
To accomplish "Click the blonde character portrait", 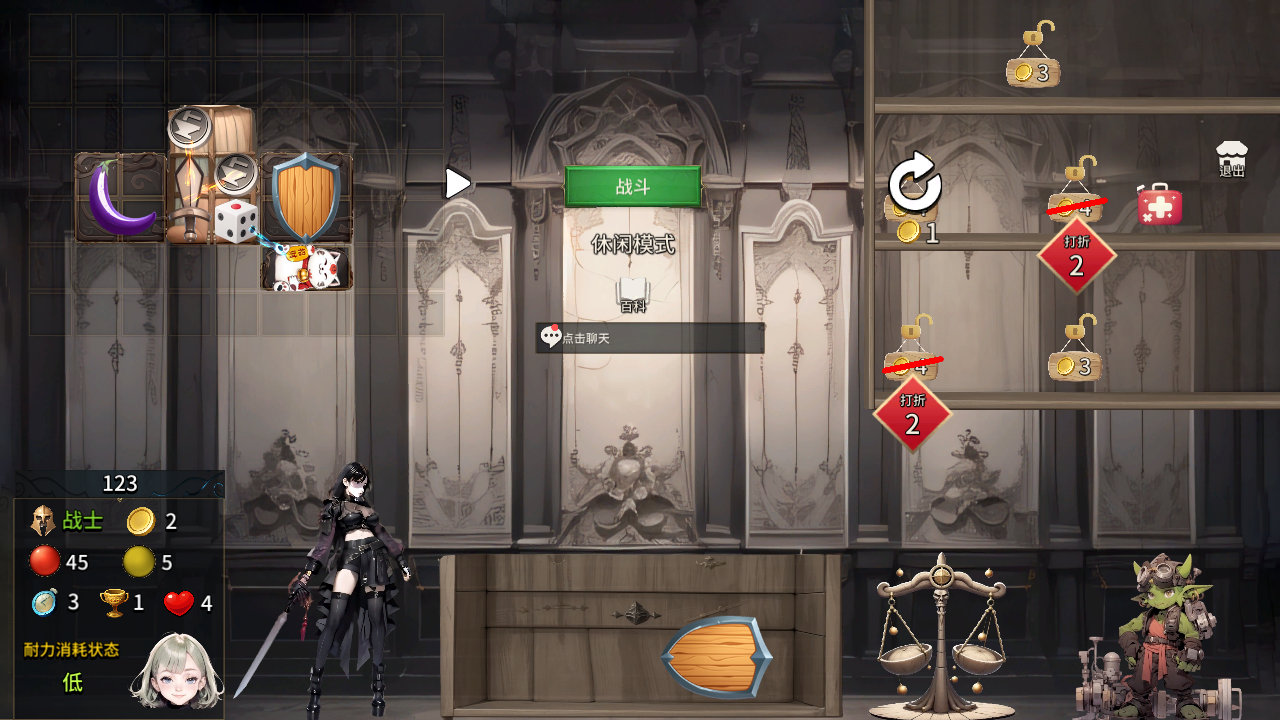I will (x=176, y=672).
